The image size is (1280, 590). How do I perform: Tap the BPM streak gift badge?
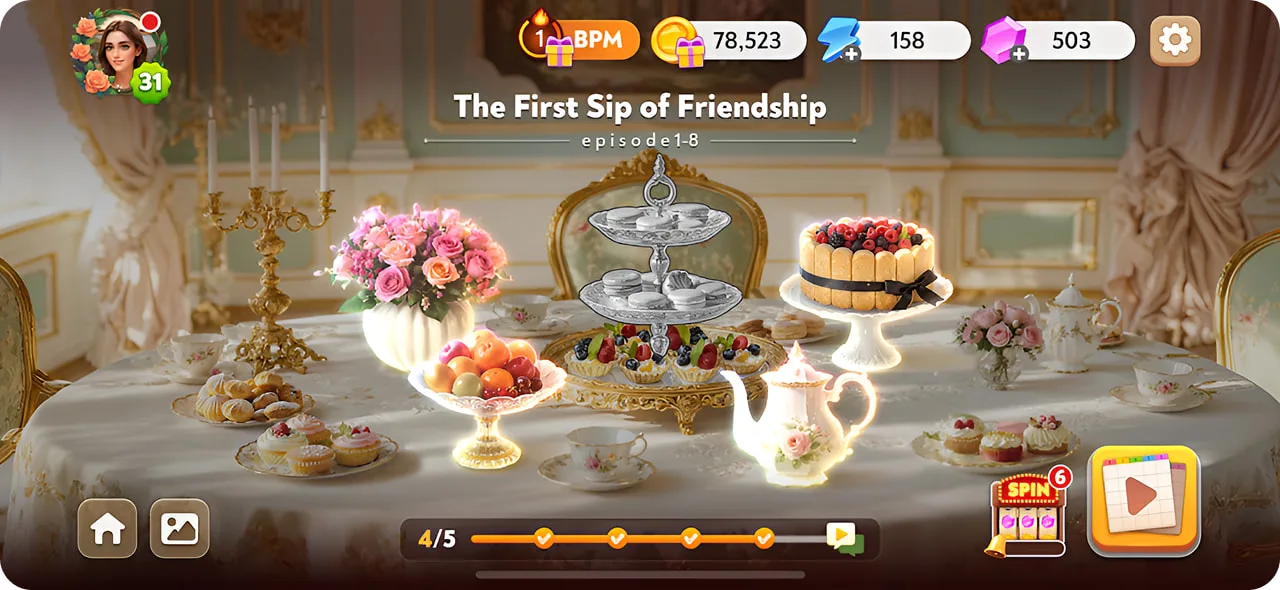(580, 41)
